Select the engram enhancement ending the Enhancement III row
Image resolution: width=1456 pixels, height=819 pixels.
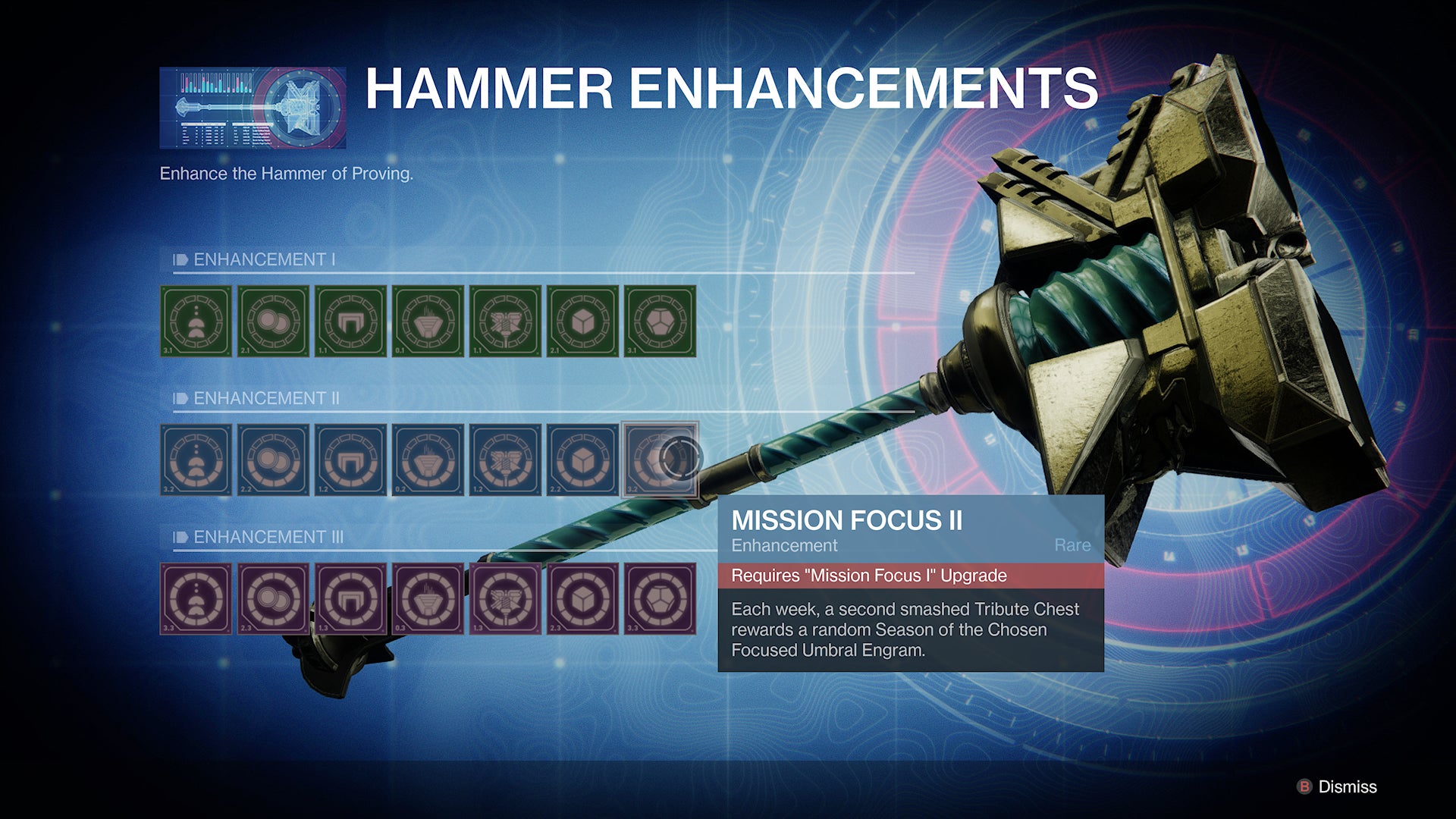pyautogui.click(x=660, y=599)
